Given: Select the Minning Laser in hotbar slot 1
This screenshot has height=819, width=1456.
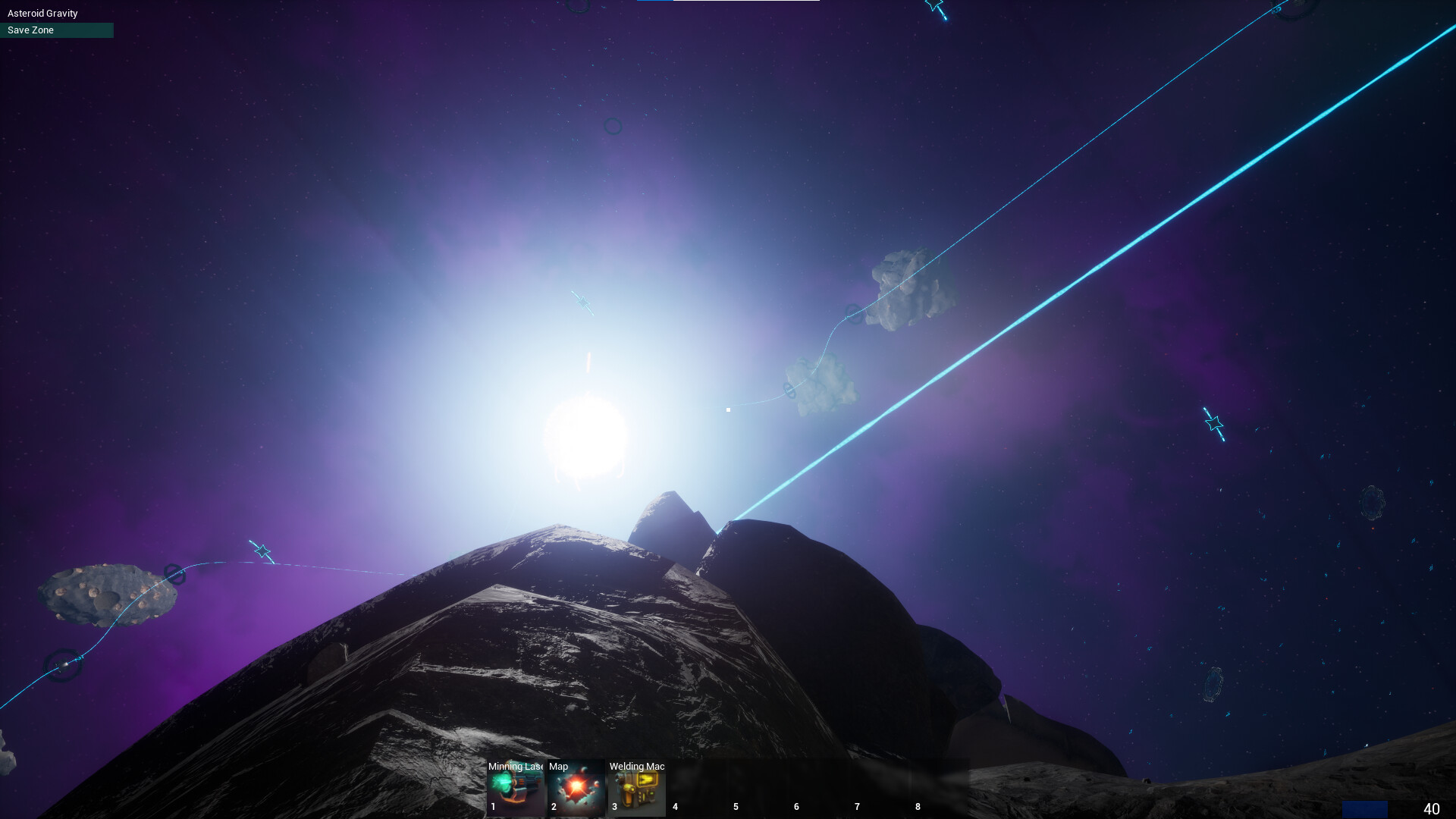Looking at the screenshot, I should [516, 789].
